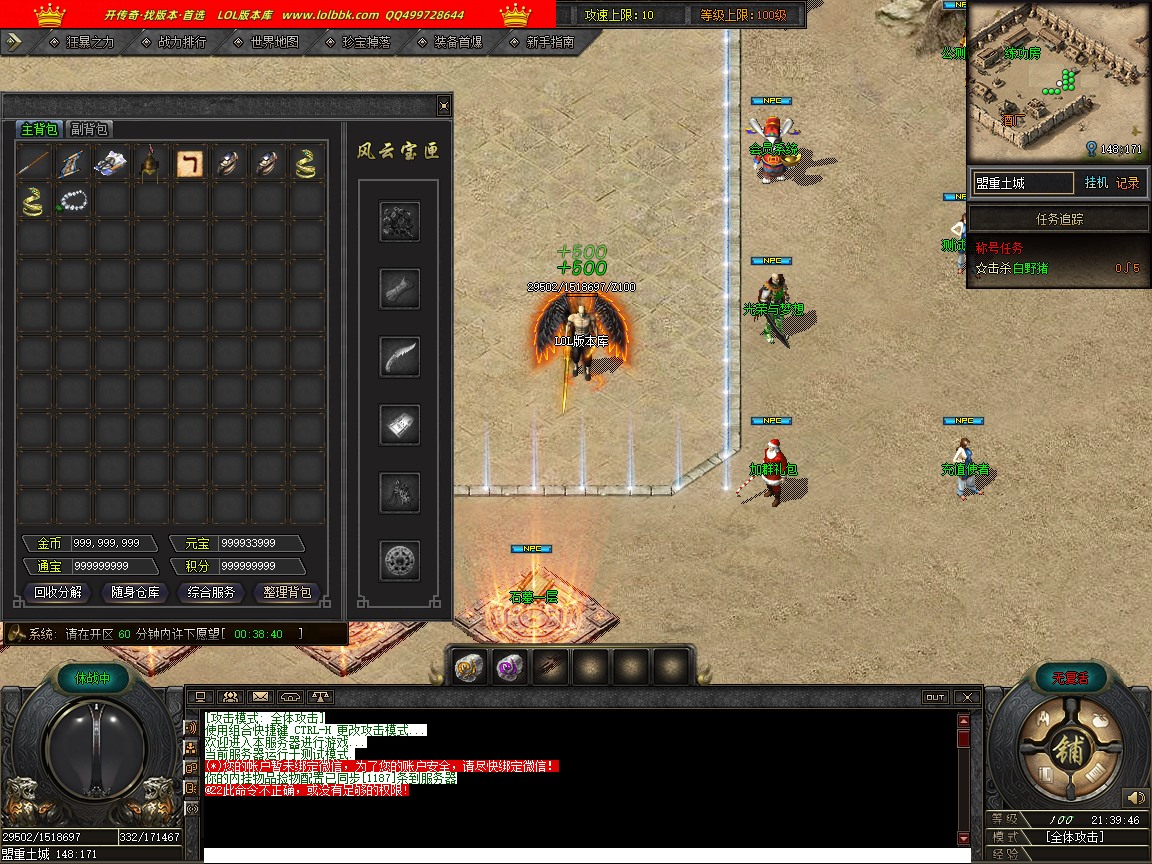1152x864 pixels.
Task: Click the curved dagger slot in 风云宝匣
Action: [400, 357]
